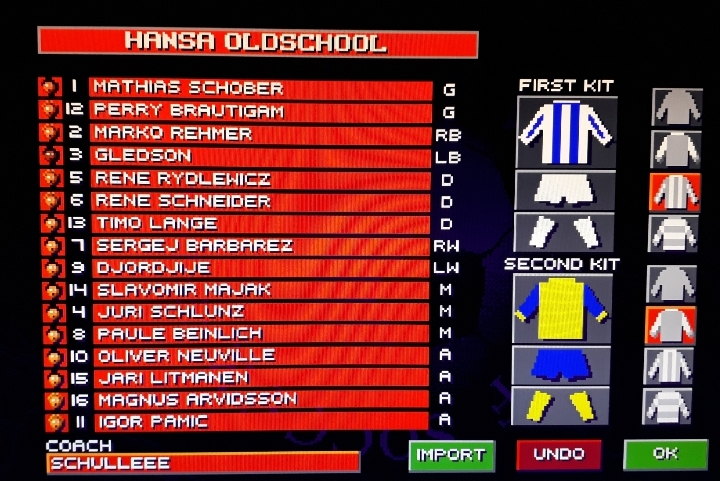Edit the Hansa Oldschool team name

click(x=257, y=42)
